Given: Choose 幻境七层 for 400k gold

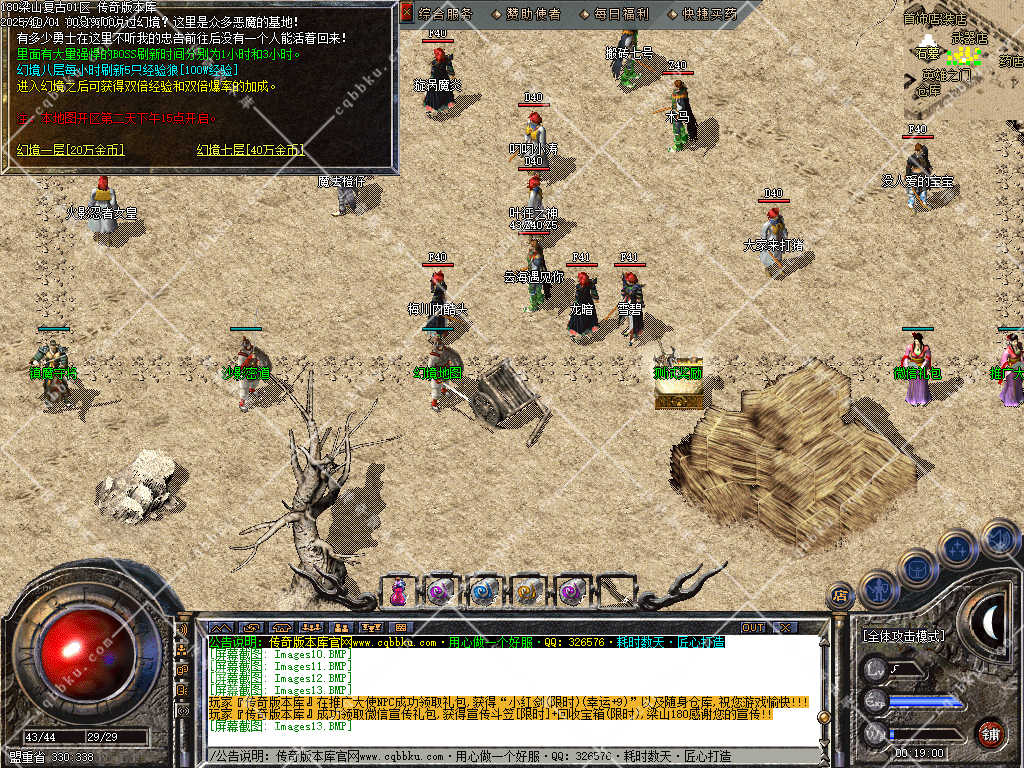Looking at the screenshot, I should 250,150.
